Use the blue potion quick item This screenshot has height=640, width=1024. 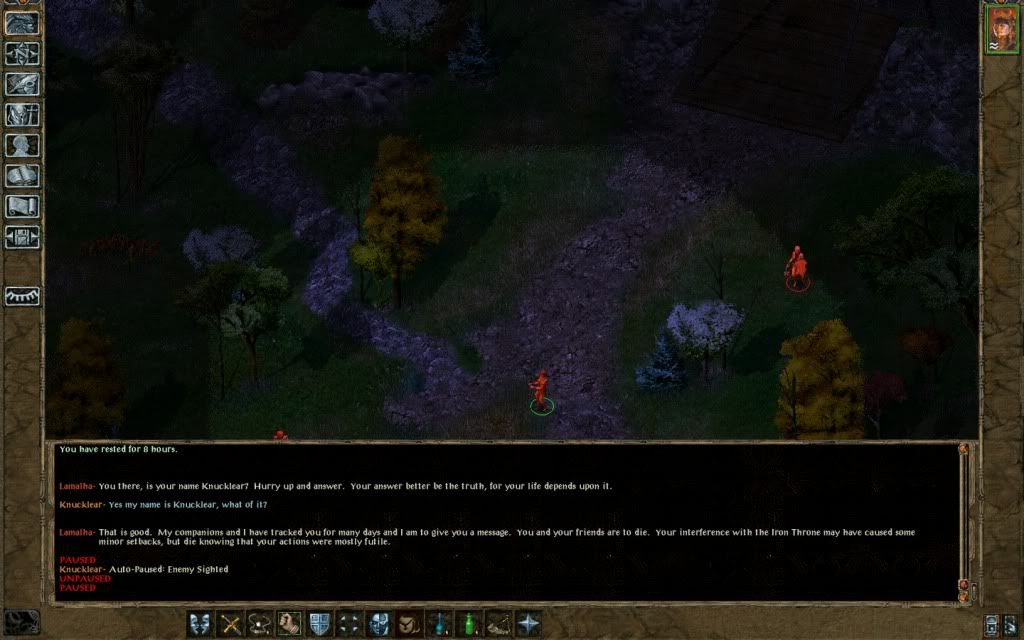coord(438,622)
